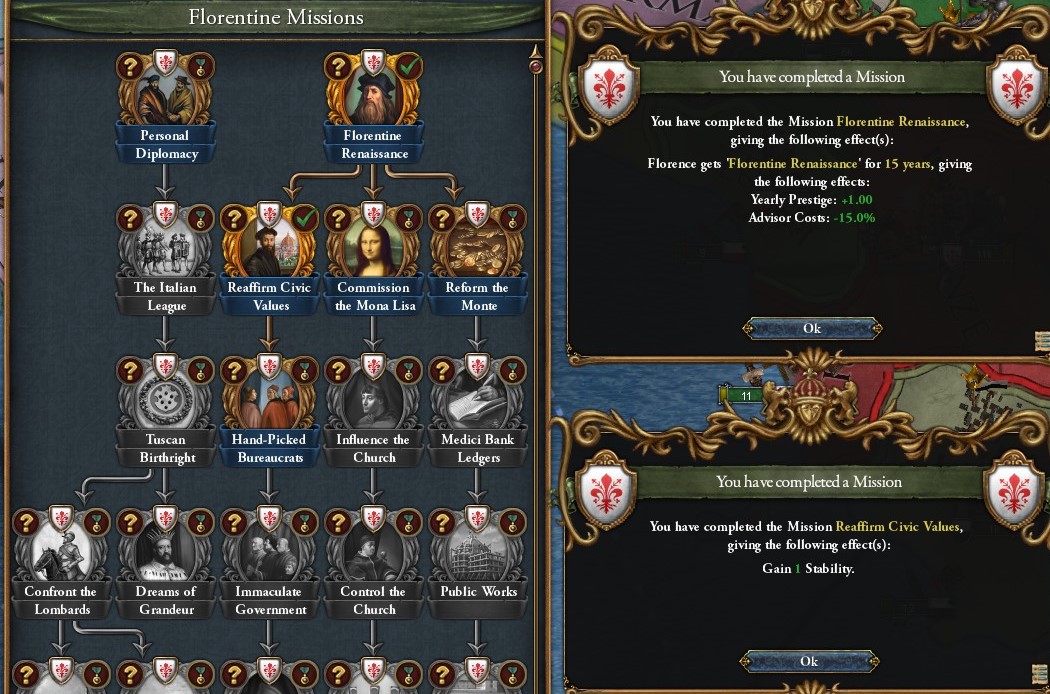Open the Florentine Renaissance mission
This screenshot has width=1050, height=694.
373,98
